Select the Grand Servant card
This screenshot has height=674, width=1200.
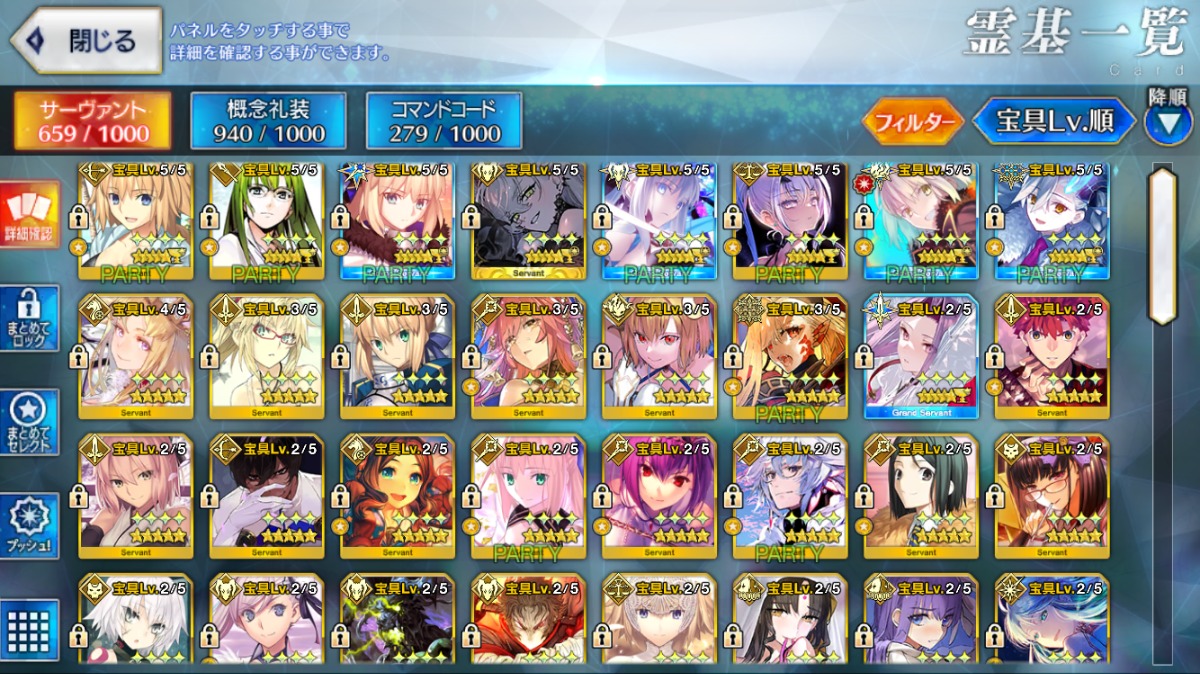click(921, 357)
